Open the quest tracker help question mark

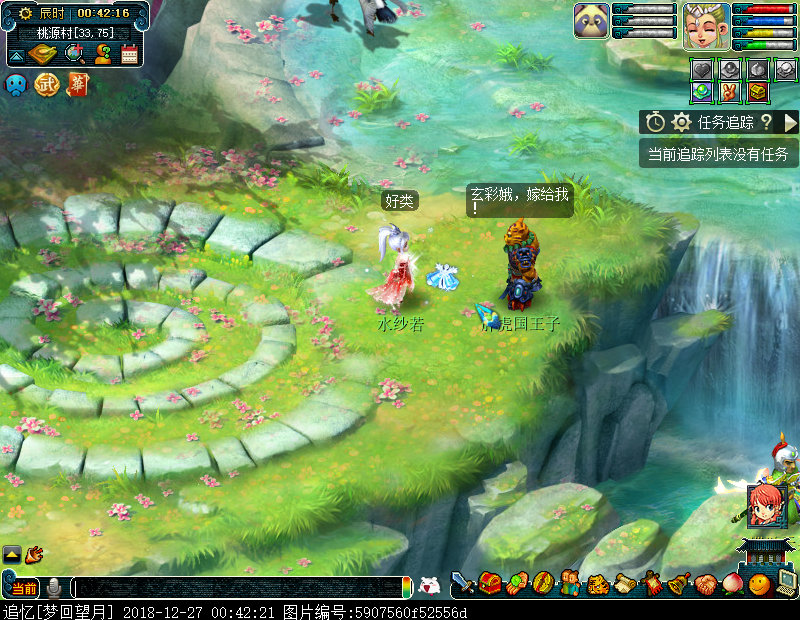point(766,122)
